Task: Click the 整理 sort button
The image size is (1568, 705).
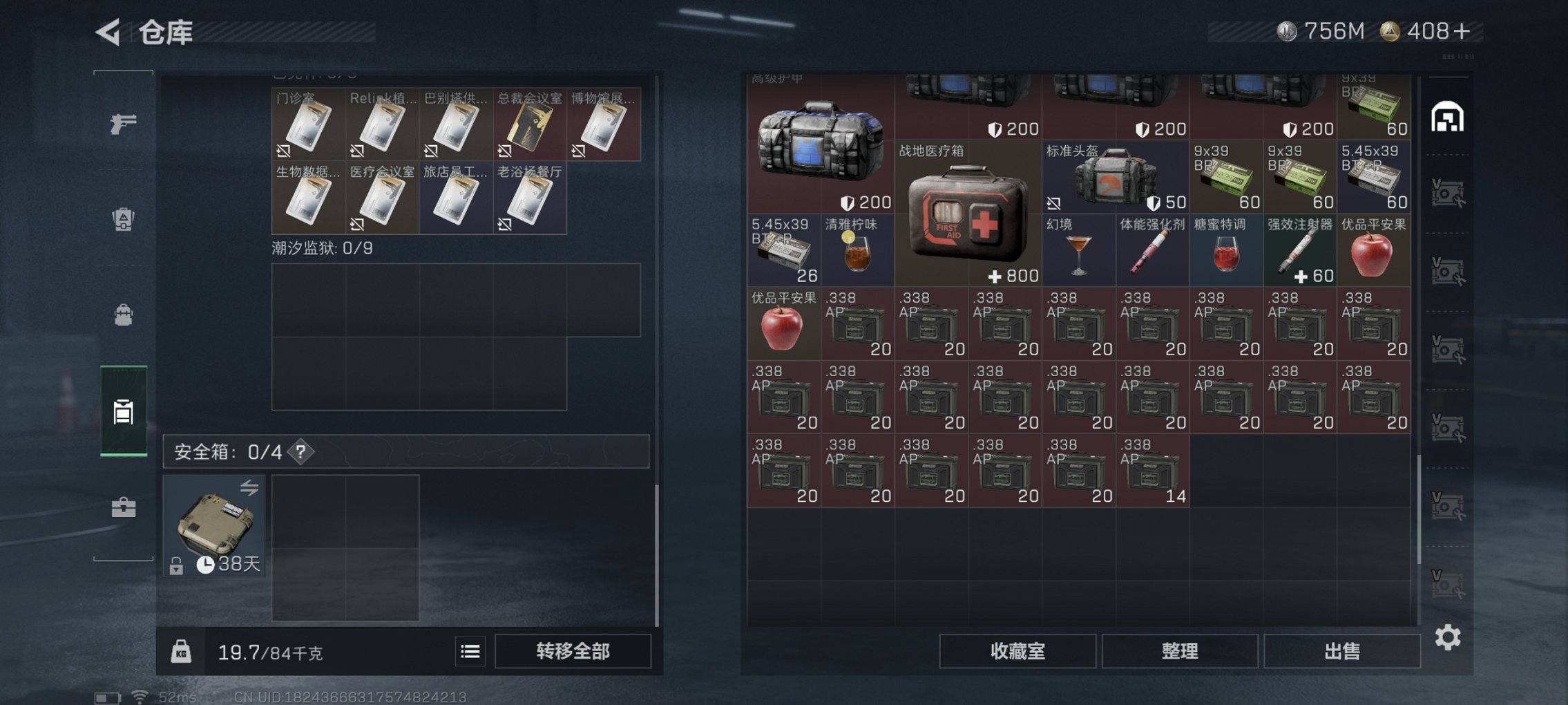Action: tap(1179, 650)
